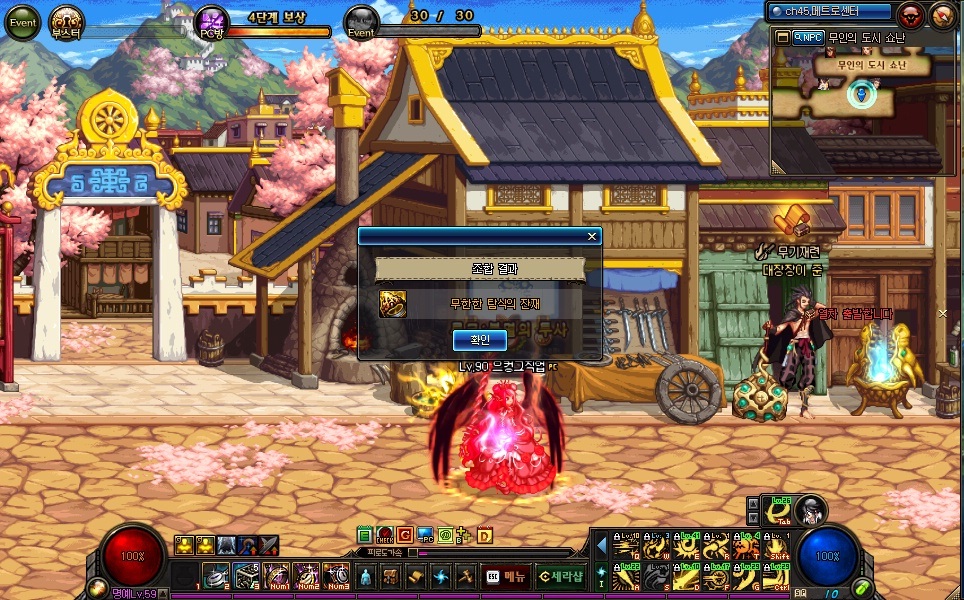Screen dimensions: 964x600
Task: Click the synthesized item icon in result dialog
Action: point(392,303)
